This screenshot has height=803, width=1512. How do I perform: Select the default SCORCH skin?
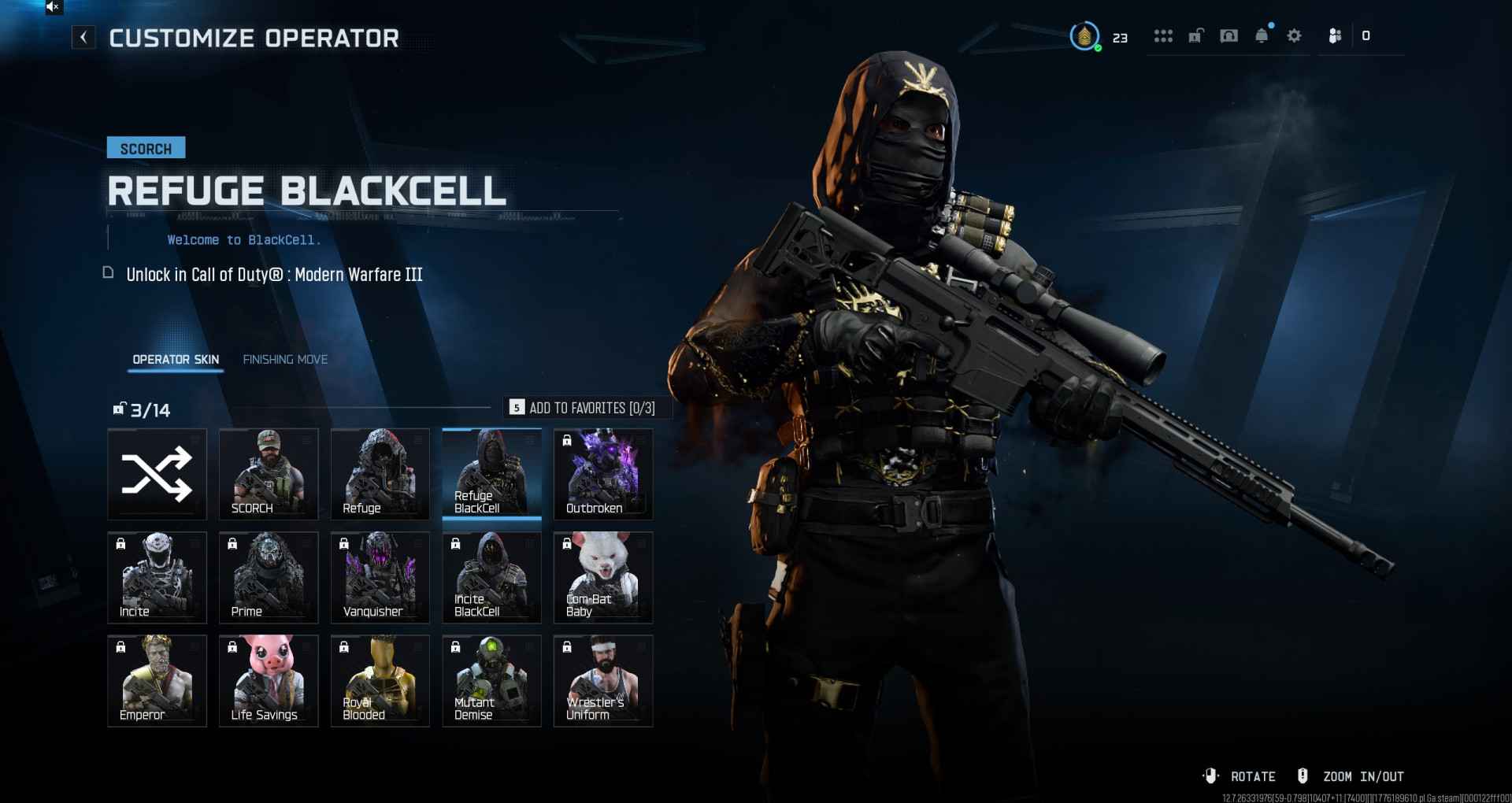pos(269,474)
